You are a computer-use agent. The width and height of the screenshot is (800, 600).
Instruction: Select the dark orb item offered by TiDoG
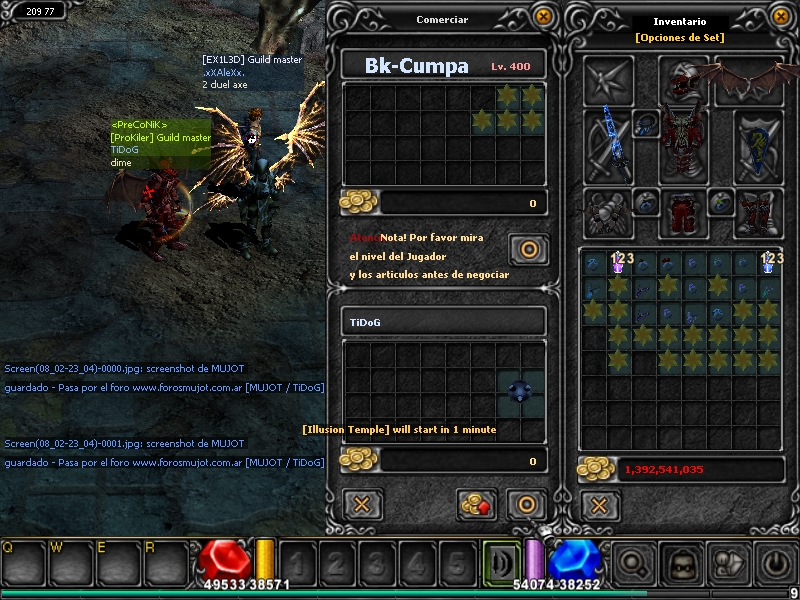pos(521,391)
